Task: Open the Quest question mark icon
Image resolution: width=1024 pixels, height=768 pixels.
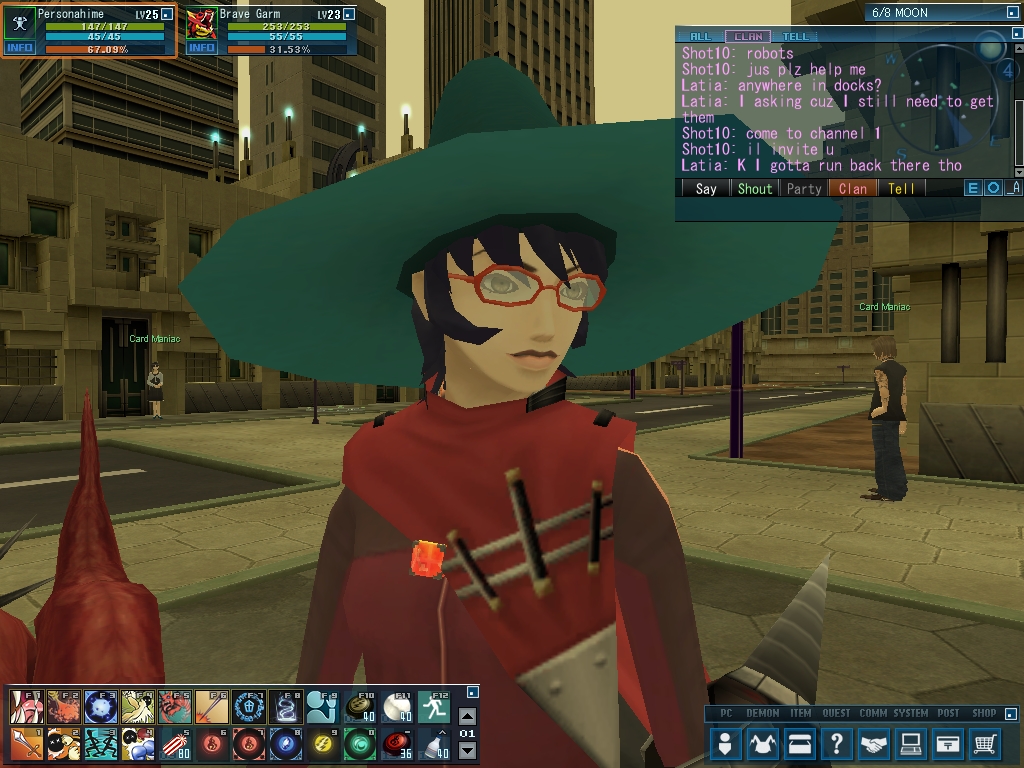Action: (837, 744)
